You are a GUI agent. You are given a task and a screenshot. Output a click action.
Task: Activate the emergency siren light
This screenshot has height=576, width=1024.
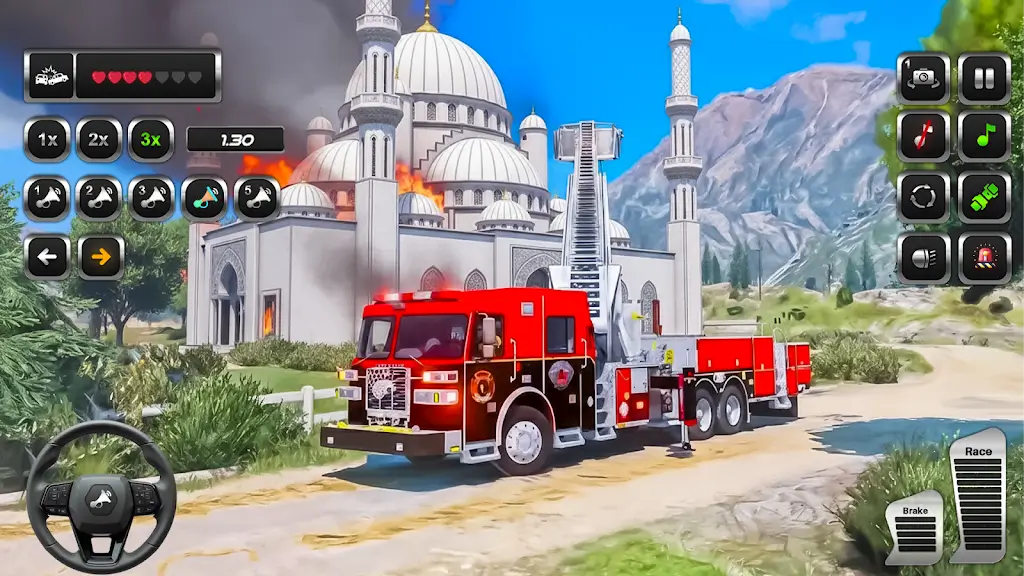pos(984,258)
